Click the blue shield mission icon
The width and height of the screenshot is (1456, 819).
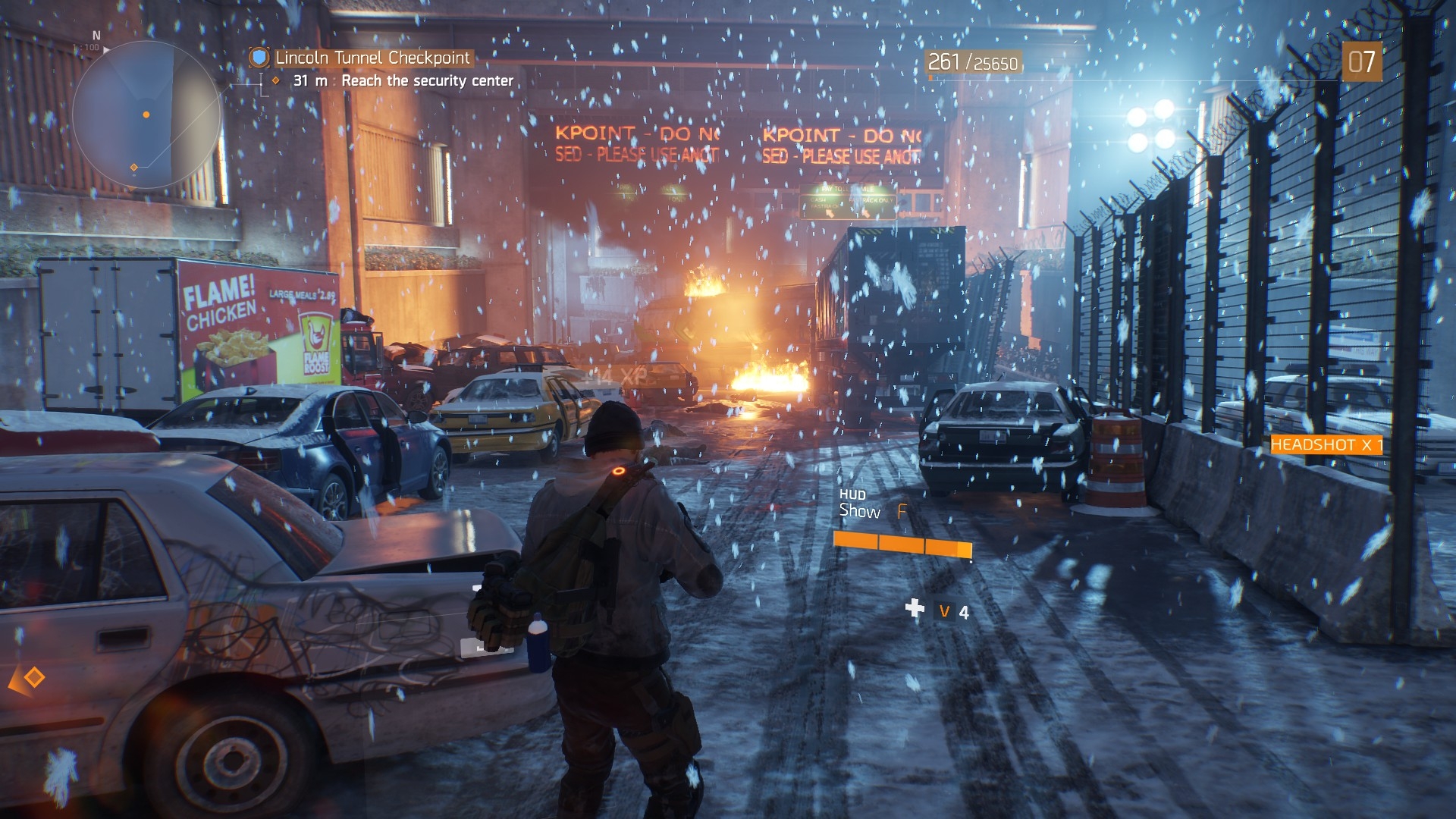click(259, 58)
